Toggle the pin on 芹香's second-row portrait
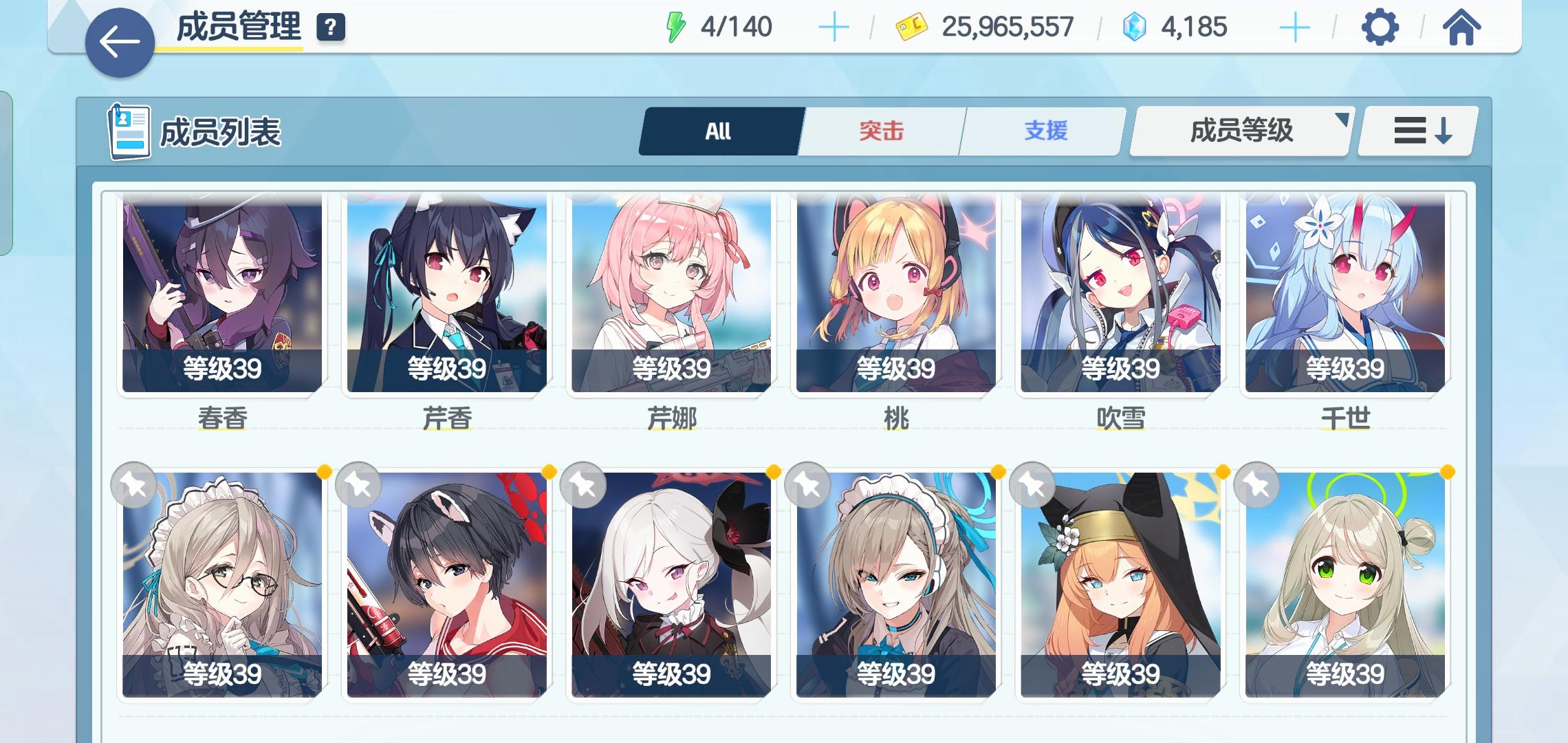 pyautogui.click(x=358, y=485)
